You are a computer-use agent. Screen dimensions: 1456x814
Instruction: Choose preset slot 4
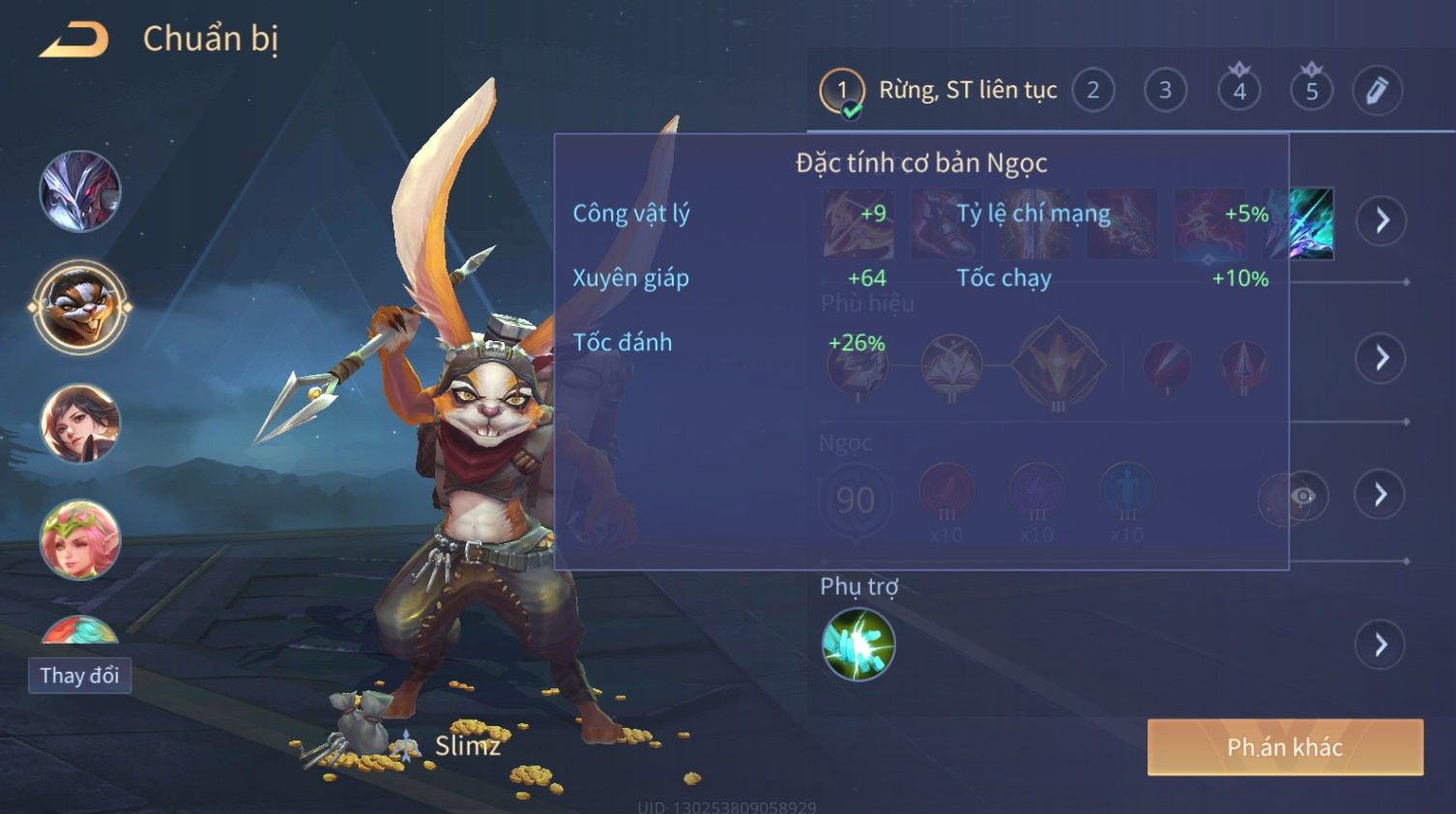point(1238,91)
